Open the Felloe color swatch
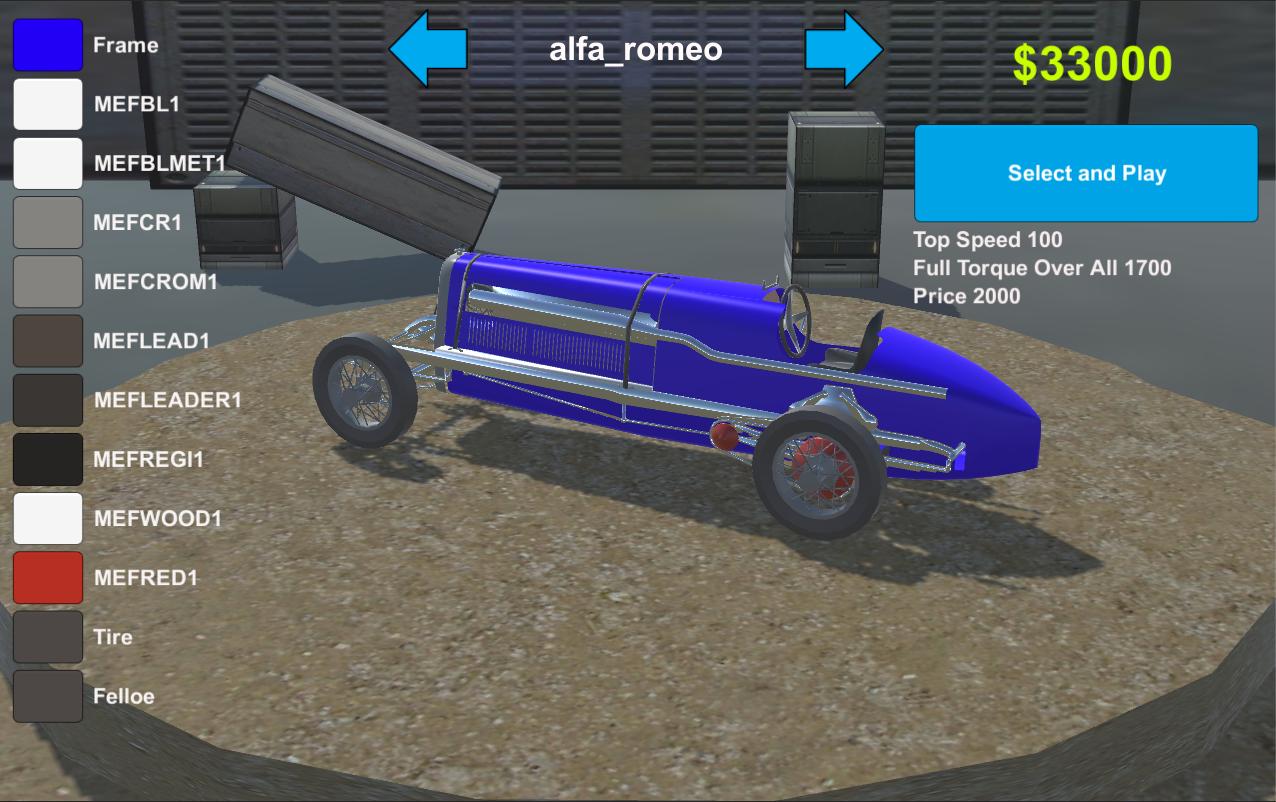Image resolution: width=1276 pixels, height=802 pixels. 48,696
